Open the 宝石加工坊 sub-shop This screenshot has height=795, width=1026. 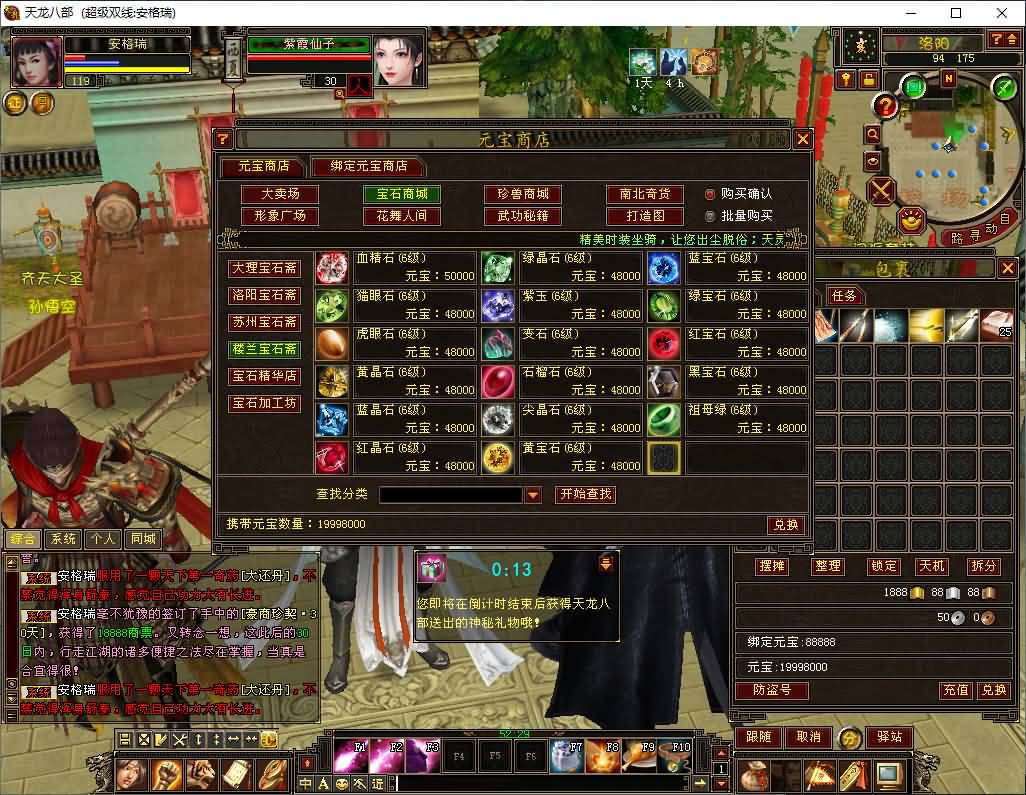pyautogui.click(x=264, y=403)
